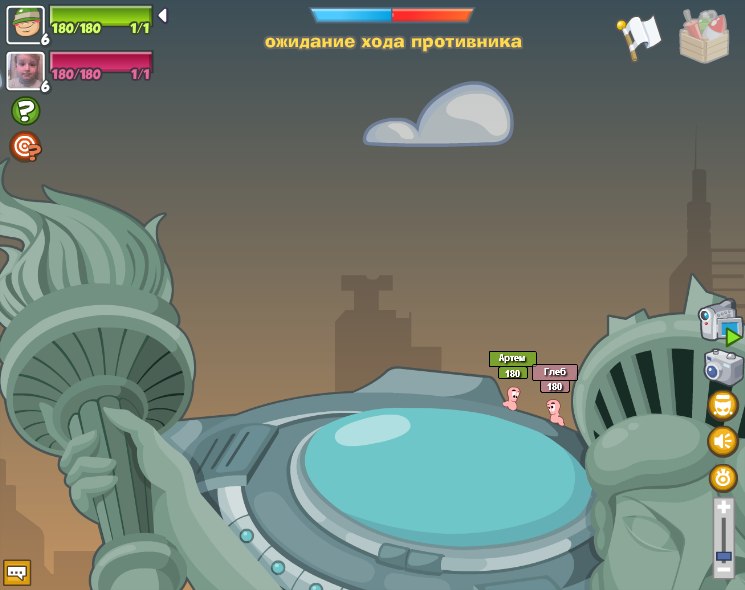Zoom out with the minus button
The width and height of the screenshot is (745, 590).
(723, 569)
